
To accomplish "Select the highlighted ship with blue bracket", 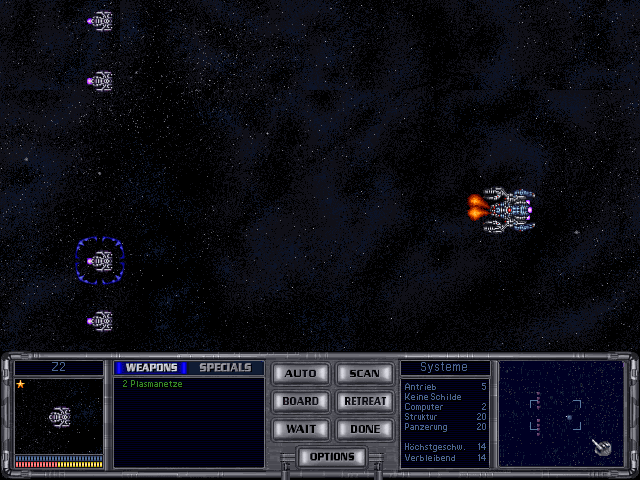I will [100, 261].
